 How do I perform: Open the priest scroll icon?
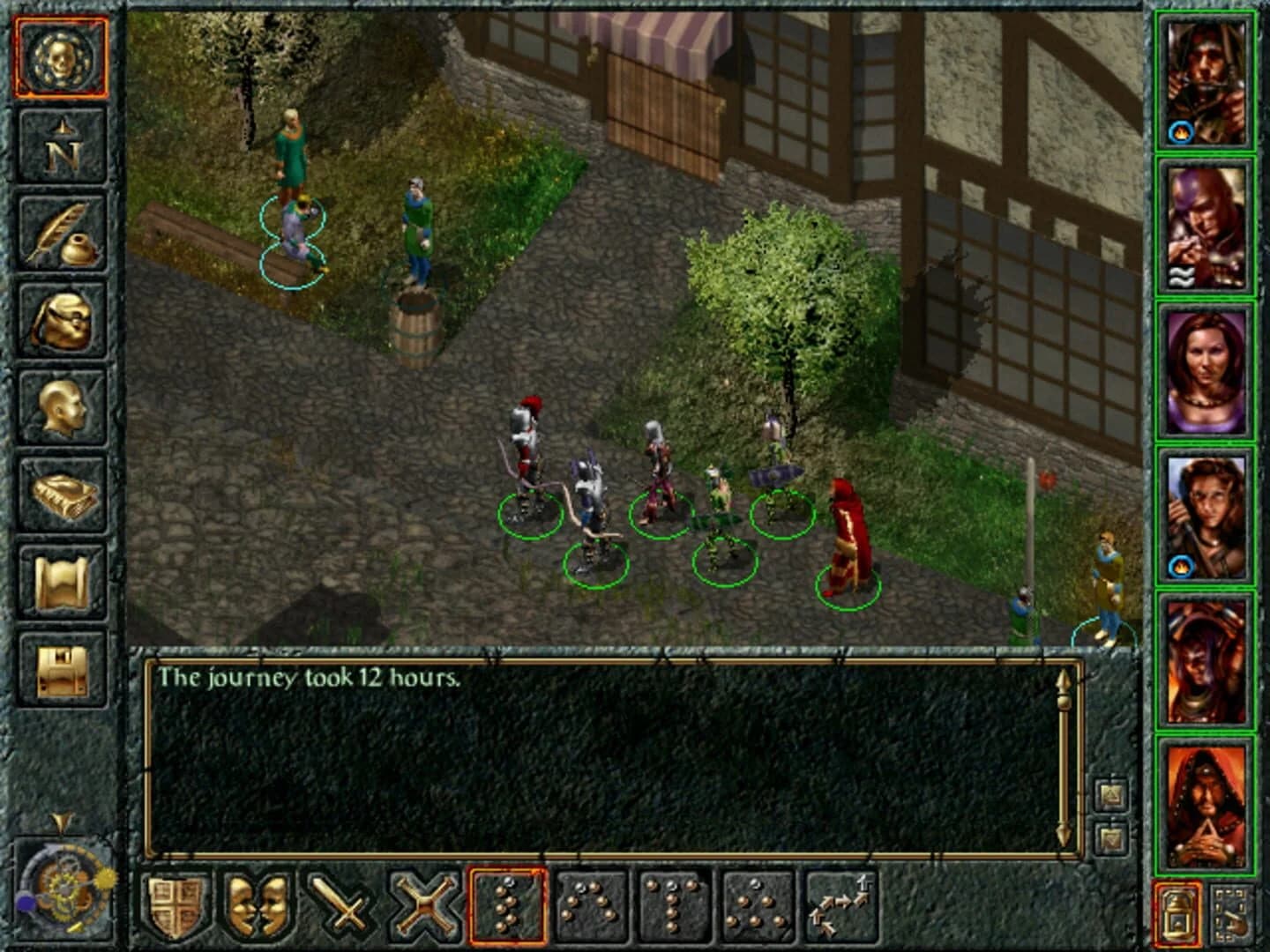[60, 577]
